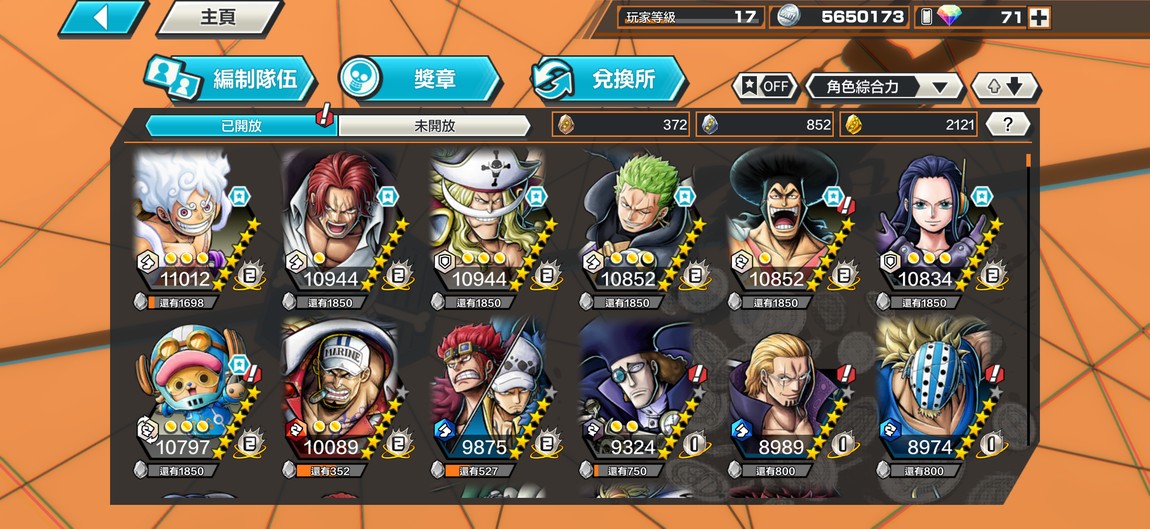Screen dimensions: 1150x529
Task: Open 編制隊伍 team formation
Action: pos(232,80)
